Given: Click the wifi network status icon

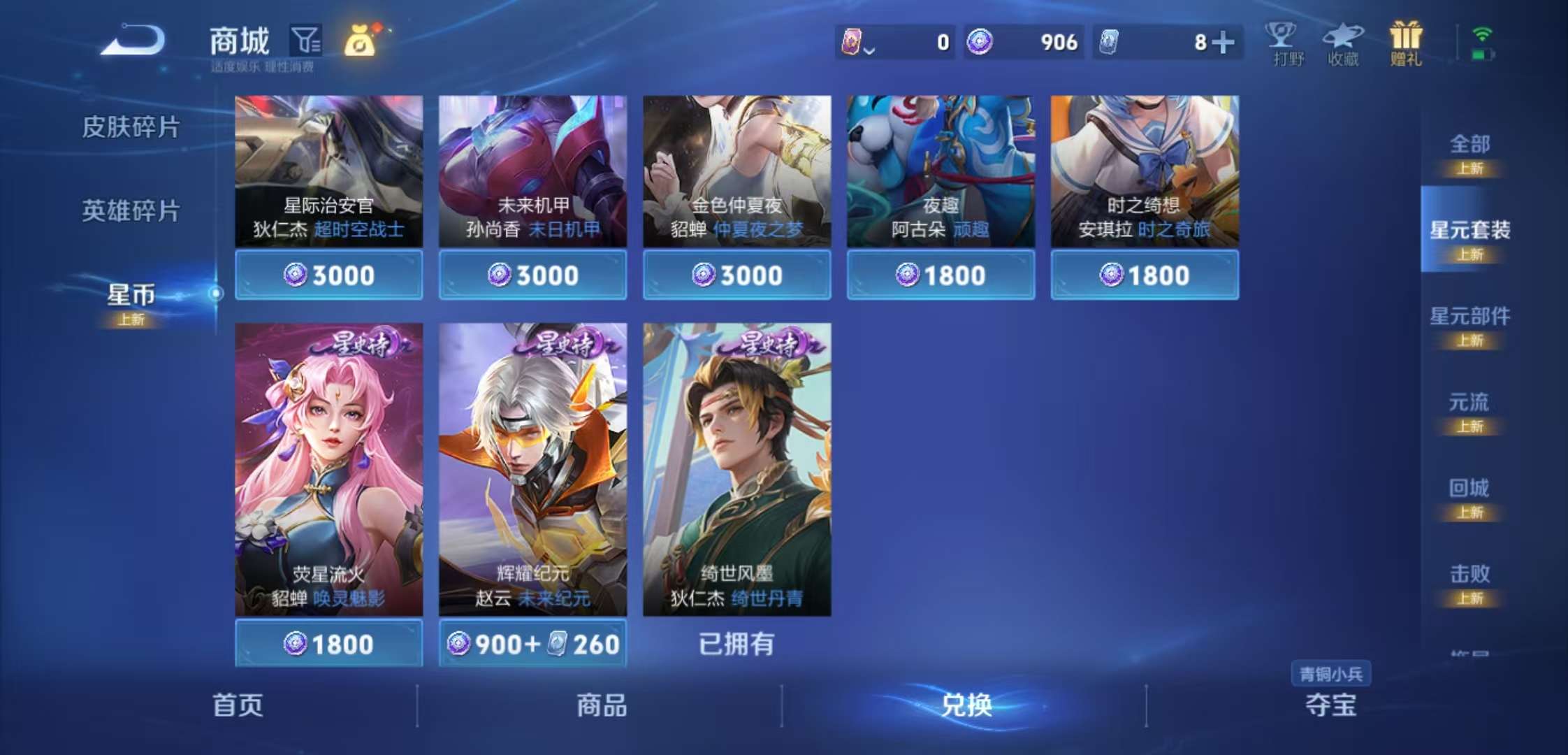Looking at the screenshot, I should (x=1483, y=31).
